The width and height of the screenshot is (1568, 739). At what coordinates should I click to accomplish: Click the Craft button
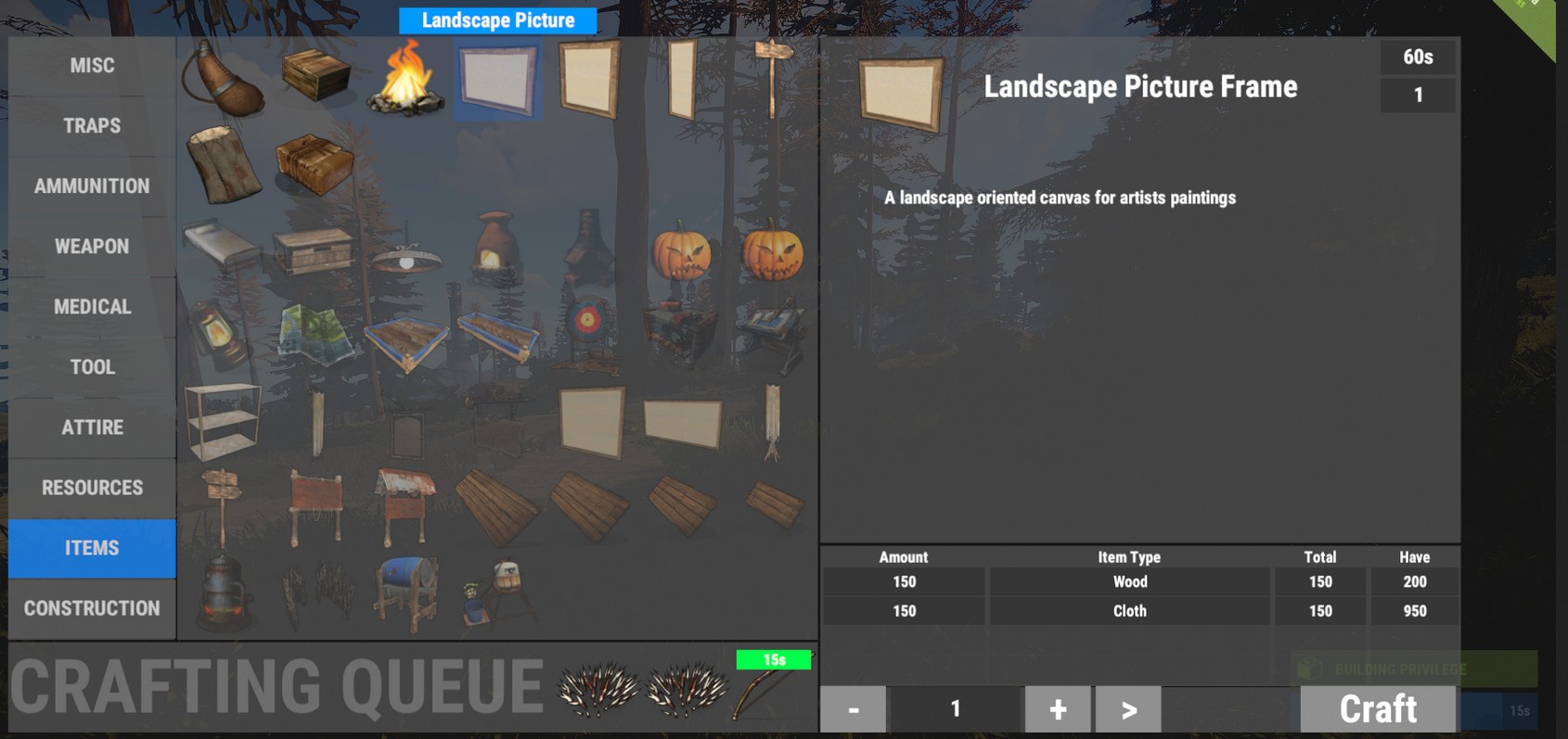point(1378,708)
